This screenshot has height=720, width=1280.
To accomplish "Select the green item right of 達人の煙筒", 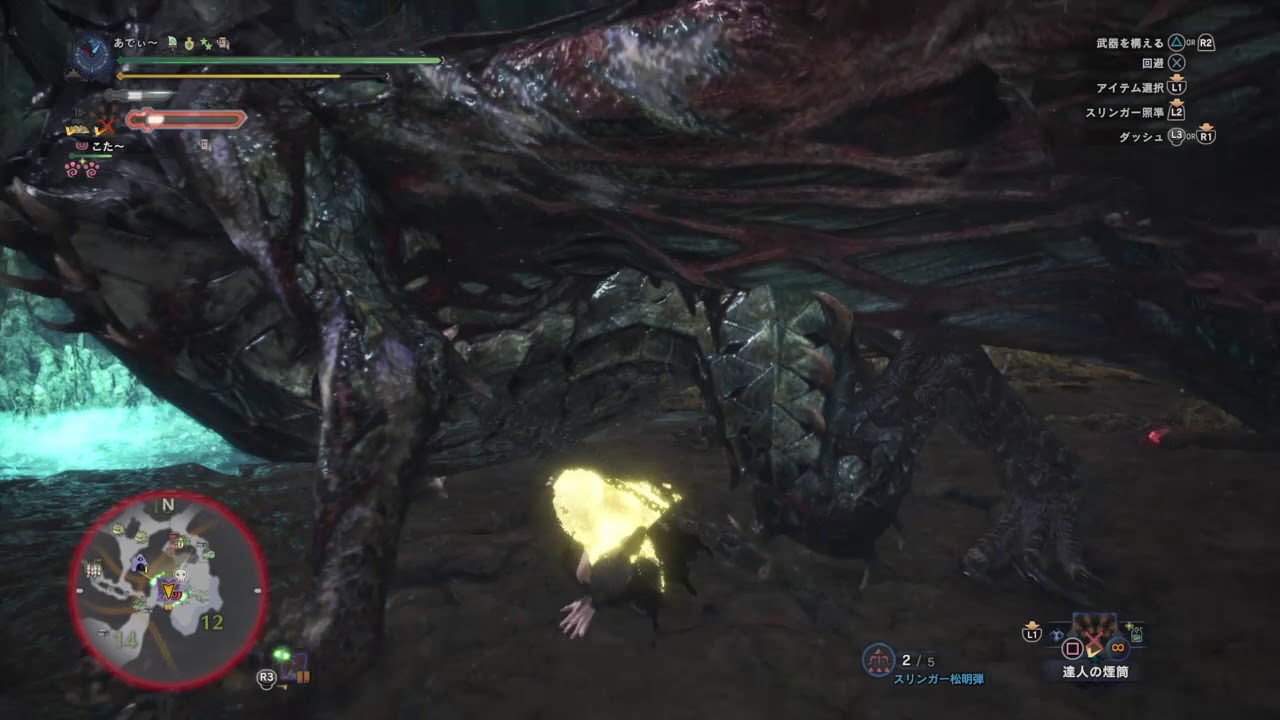I will click(x=1137, y=633).
